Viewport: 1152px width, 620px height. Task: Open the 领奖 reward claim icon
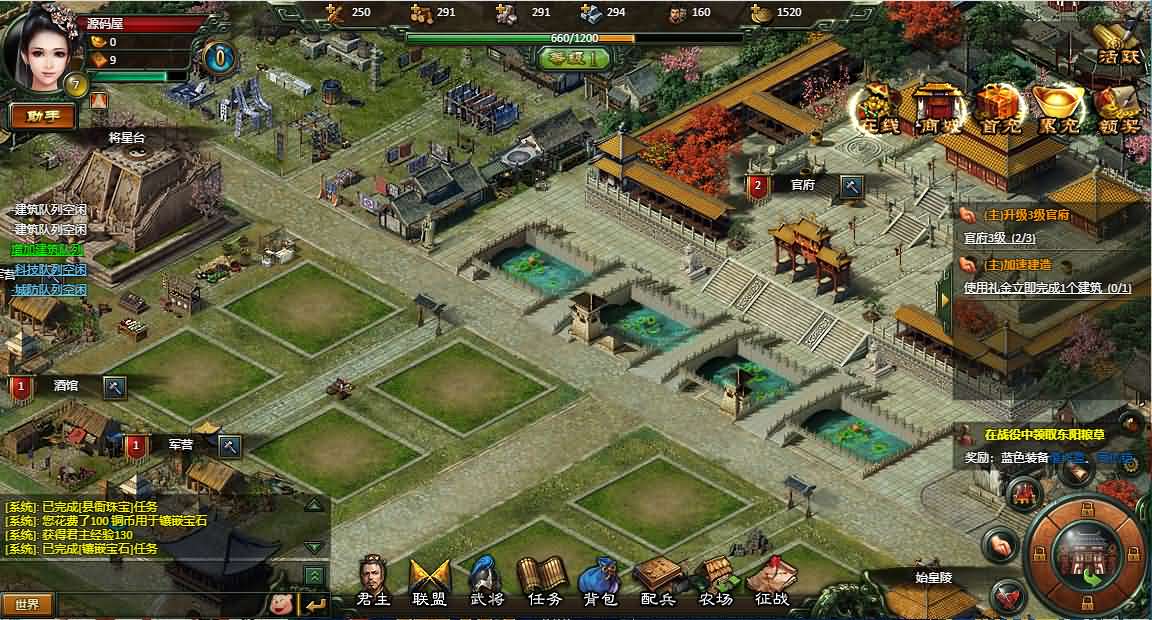(x=1116, y=107)
